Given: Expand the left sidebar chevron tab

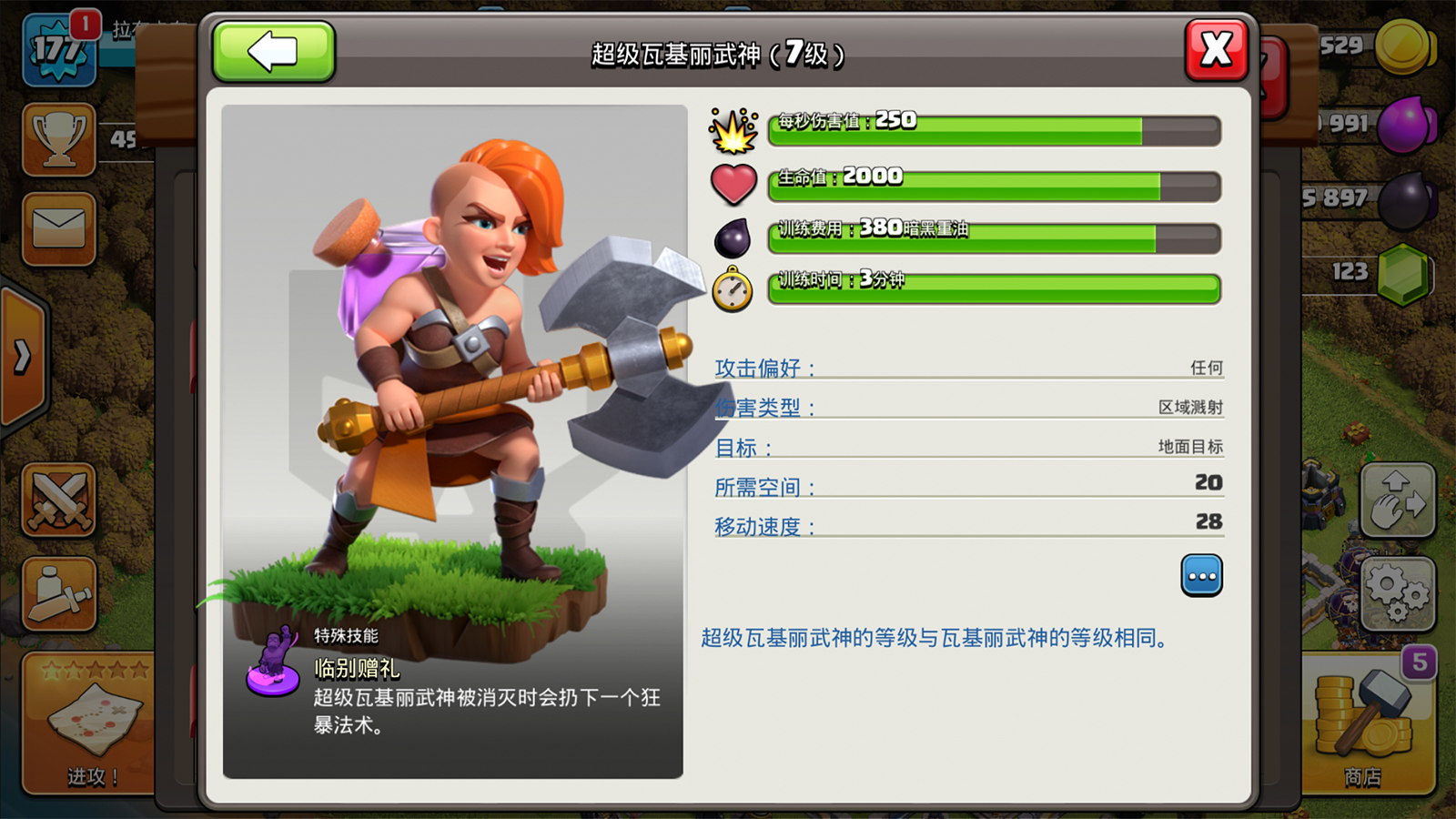Looking at the screenshot, I should (x=20, y=355).
